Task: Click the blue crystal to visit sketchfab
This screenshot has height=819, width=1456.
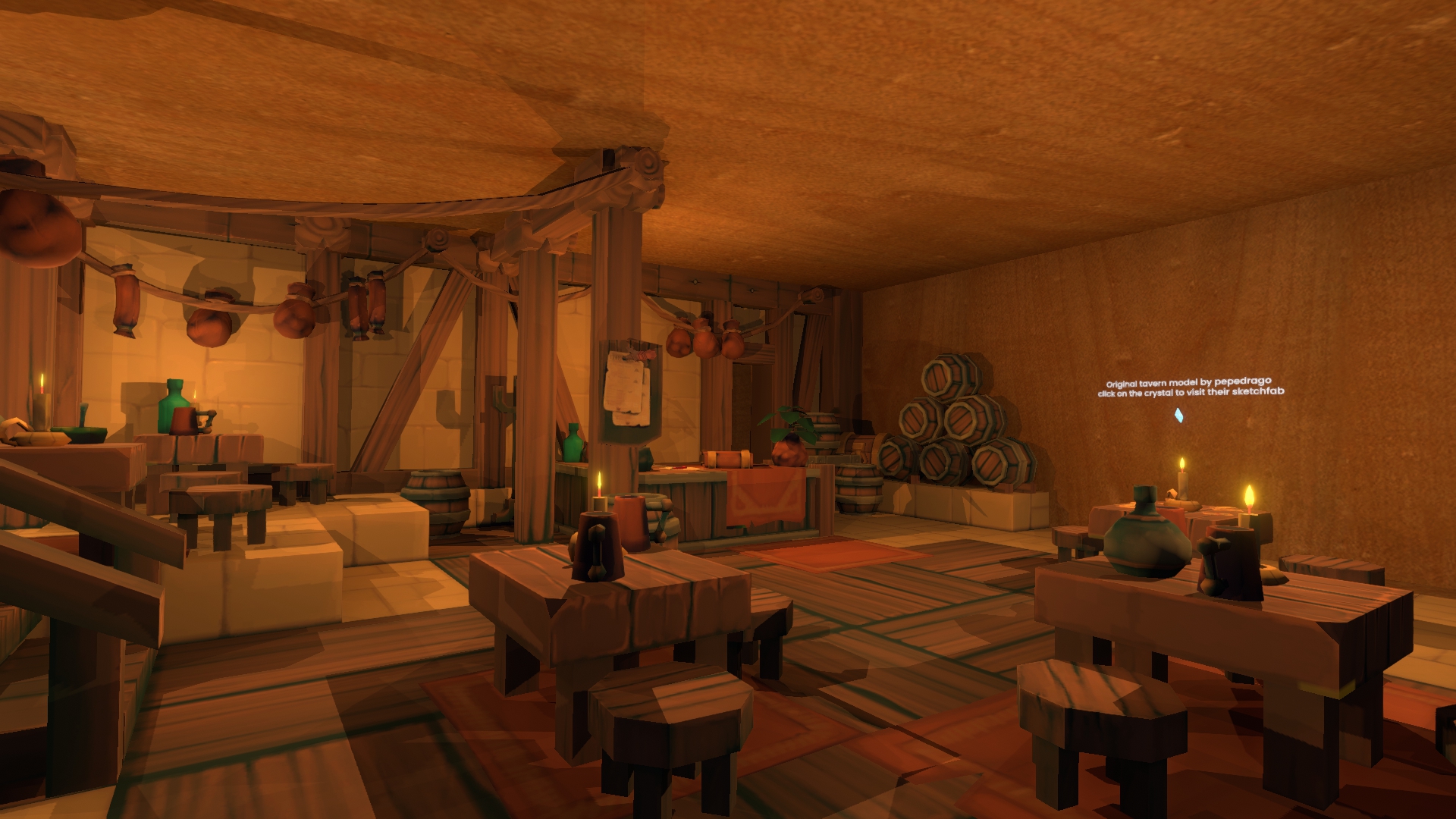Action: (1178, 415)
